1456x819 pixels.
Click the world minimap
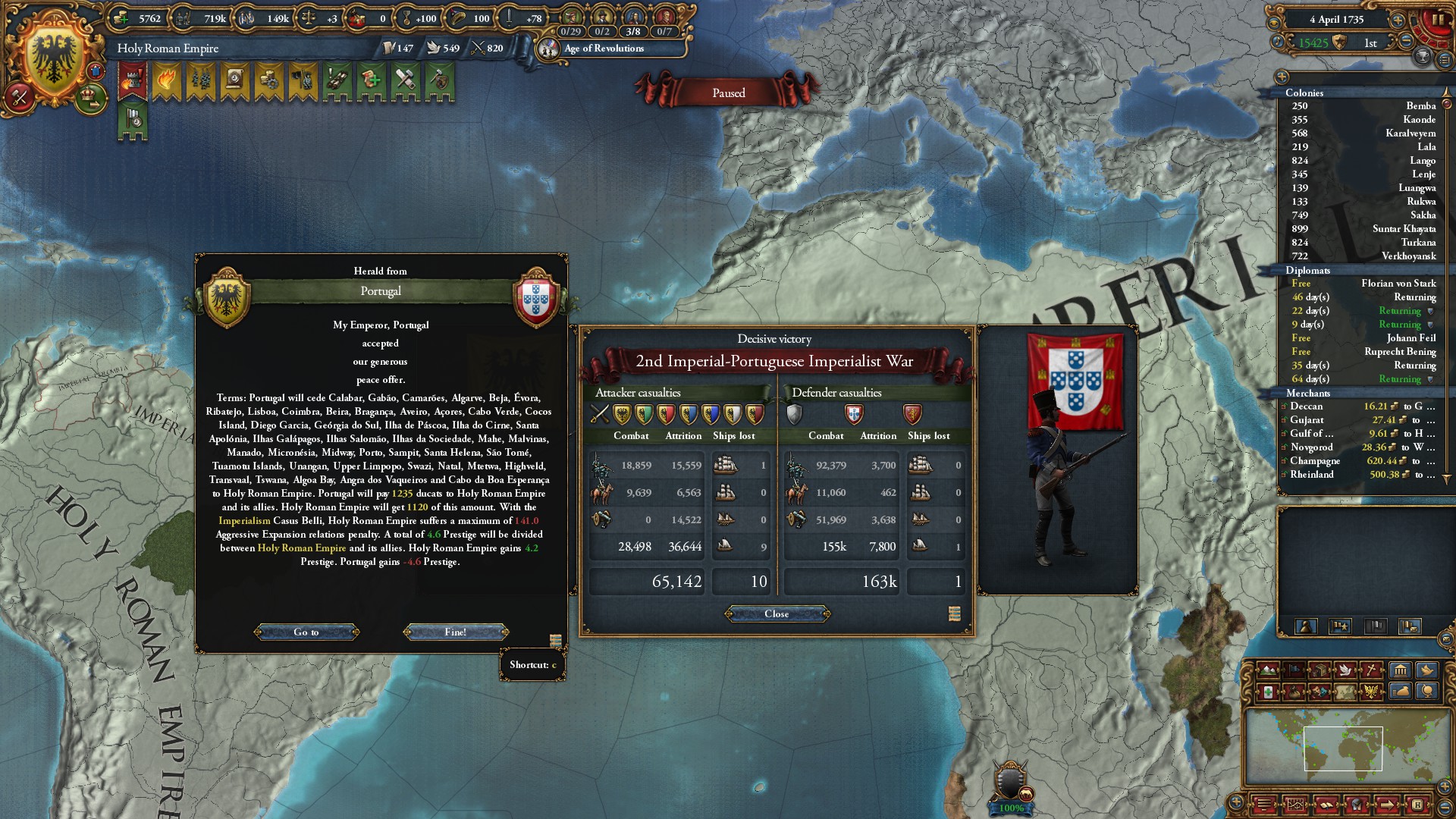point(1342,748)
